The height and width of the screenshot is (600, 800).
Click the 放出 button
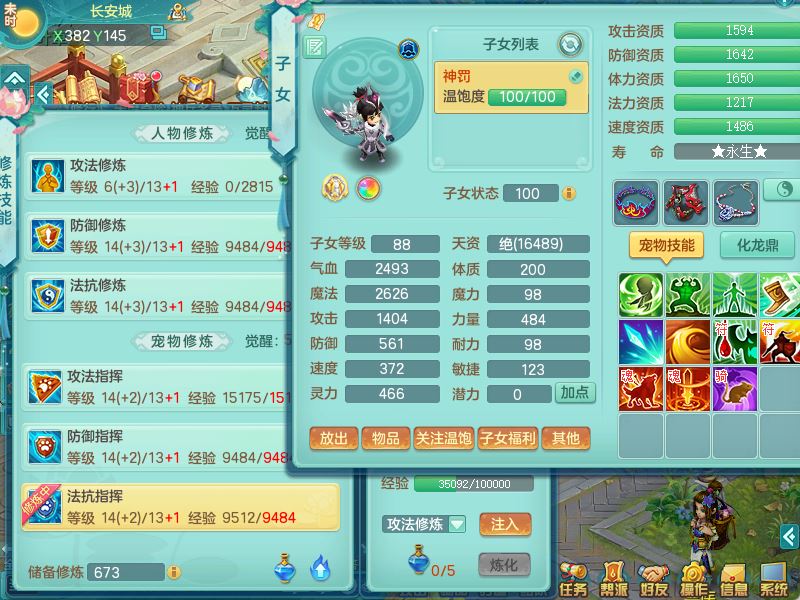pos(334,438)
